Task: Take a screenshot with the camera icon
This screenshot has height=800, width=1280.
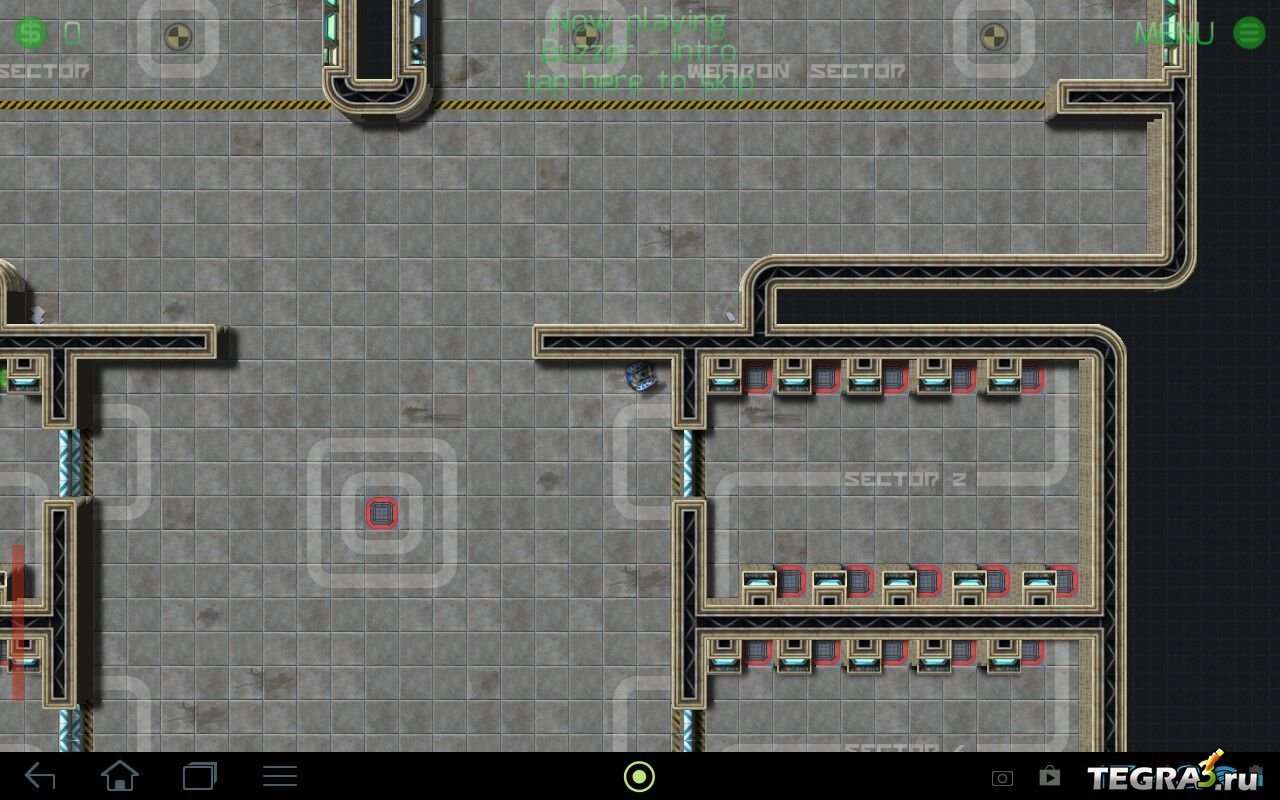Action: click(x=1002, y=778)
